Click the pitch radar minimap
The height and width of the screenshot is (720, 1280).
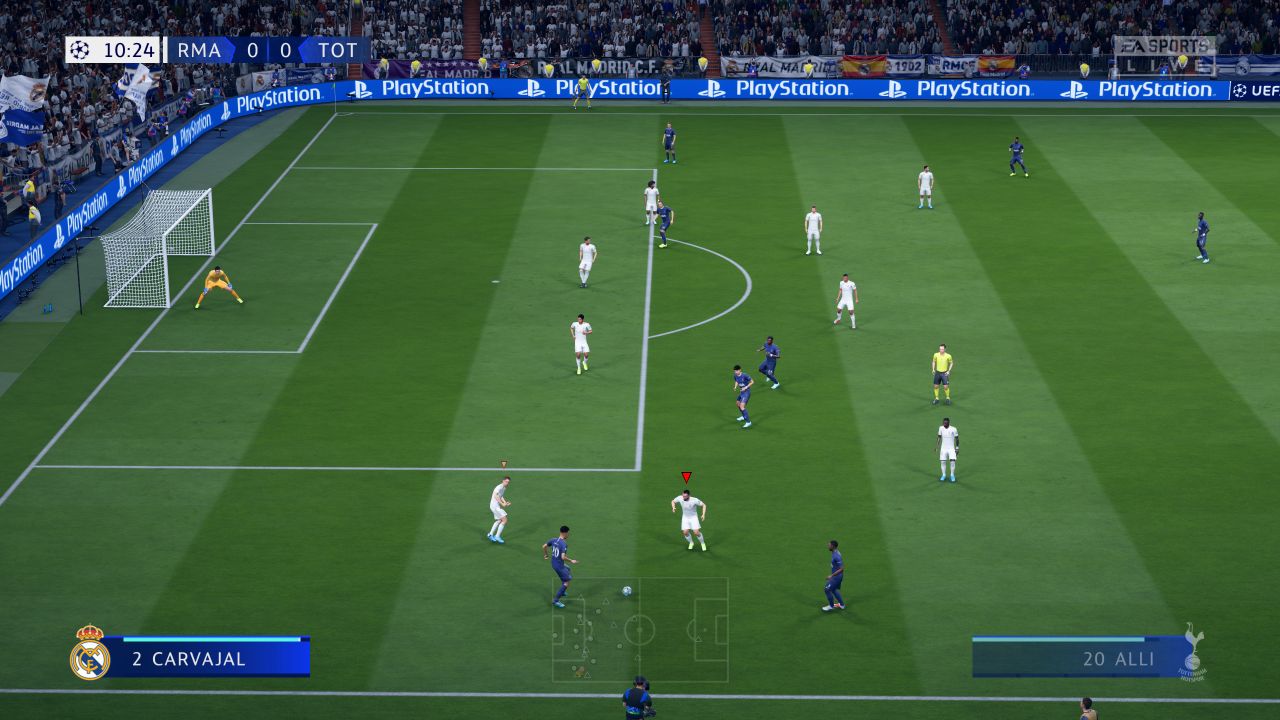[x=640, y=630]
